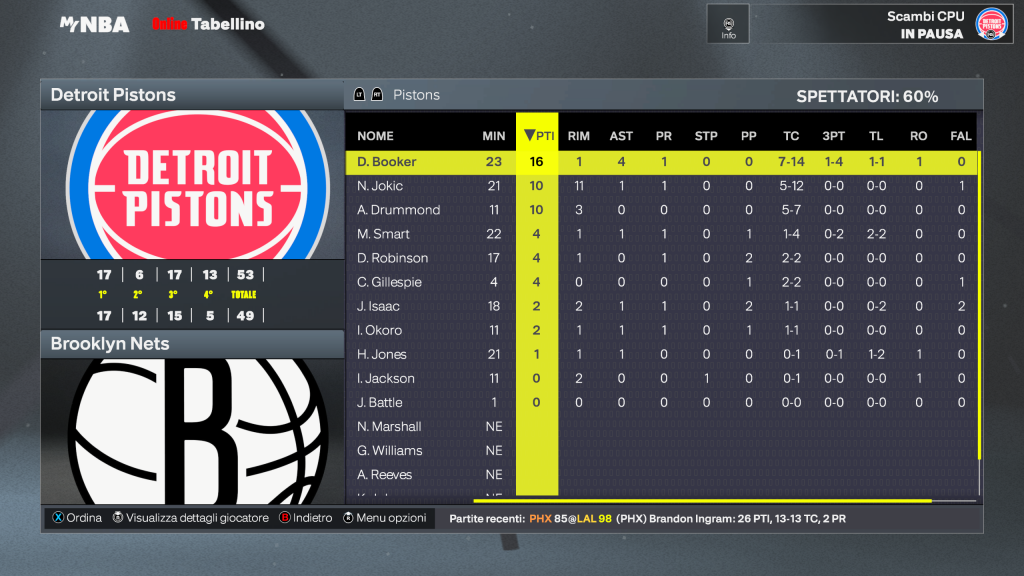Sort the table by PTI column

pyautogui.click(x=537, y=136)
